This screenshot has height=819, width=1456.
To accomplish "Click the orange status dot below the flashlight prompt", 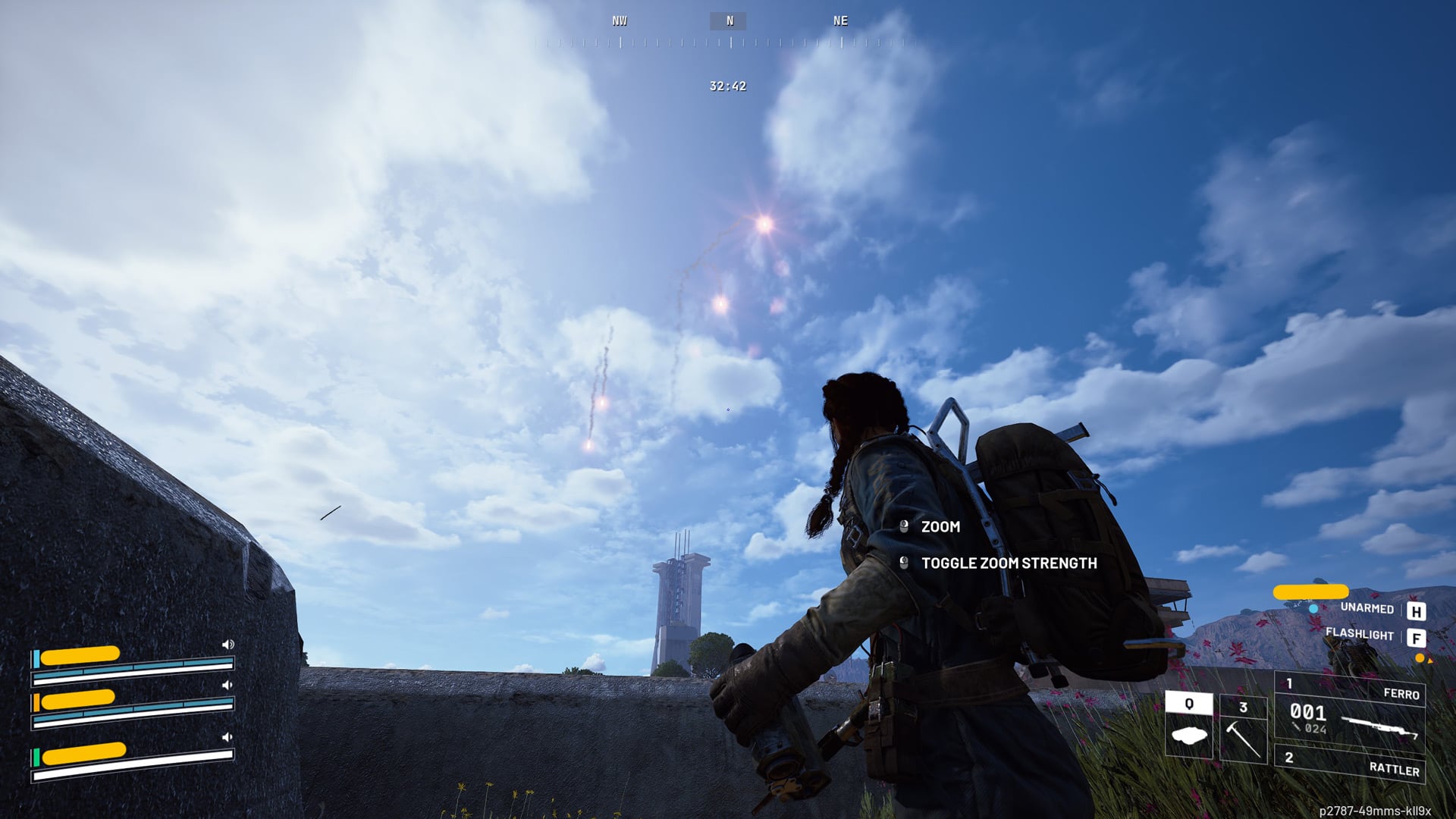I will pos(1420,658).
